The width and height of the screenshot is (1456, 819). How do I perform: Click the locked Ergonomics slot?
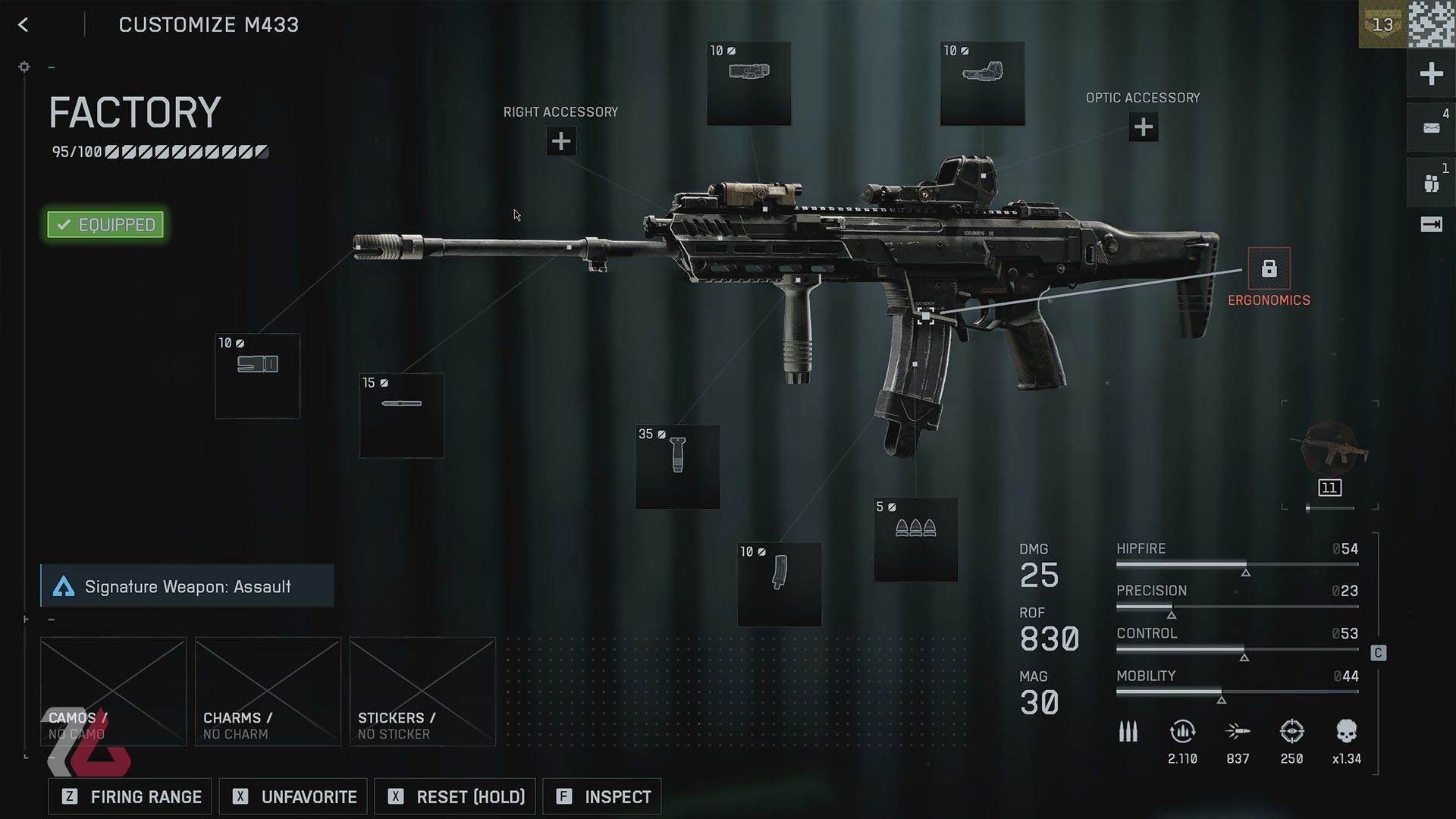pyautogui.click(x=1269, y=268)
